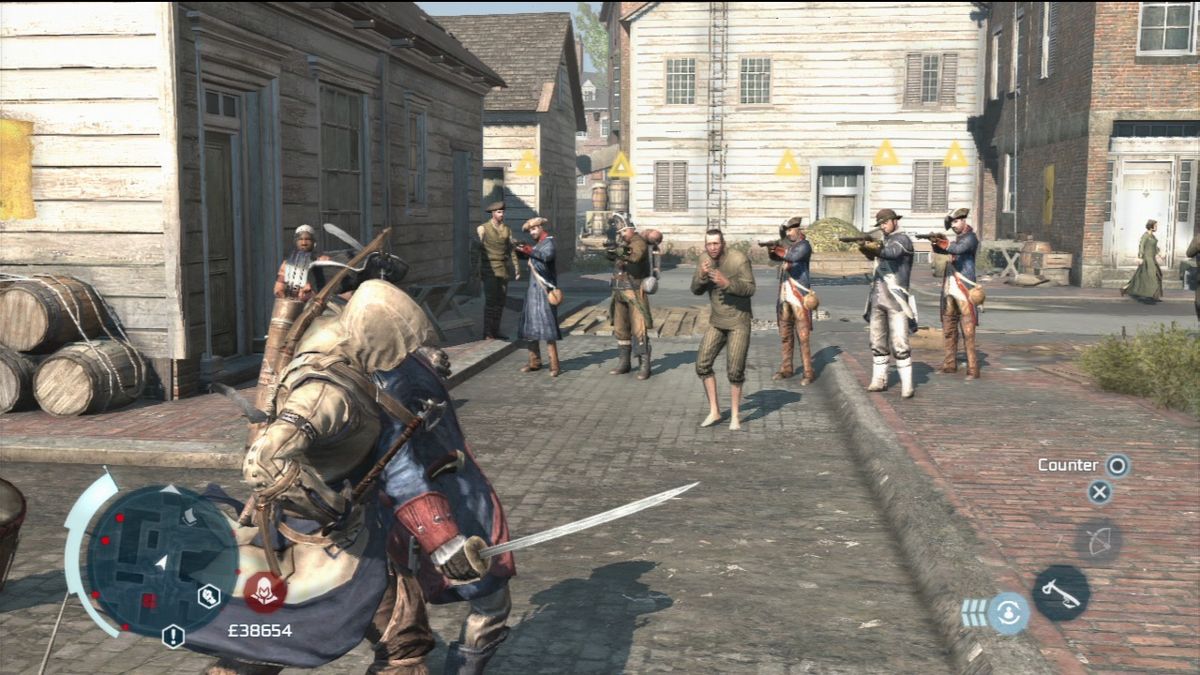Click the exclamation mark hexagon on the minimap
This screenshot has width=1200, height=675.
point(173,635)
